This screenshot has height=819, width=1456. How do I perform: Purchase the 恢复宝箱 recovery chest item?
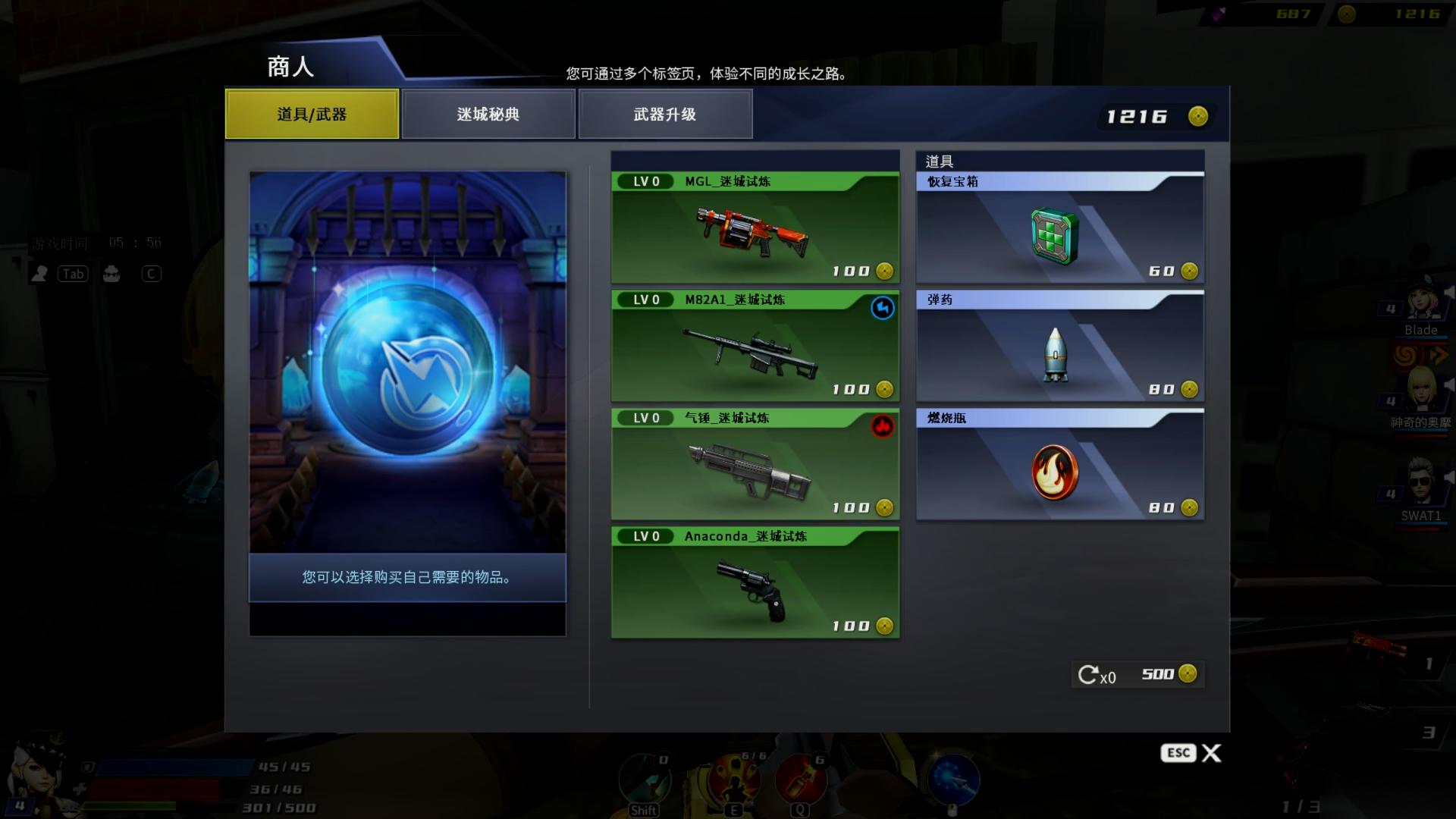point(1059,228)
